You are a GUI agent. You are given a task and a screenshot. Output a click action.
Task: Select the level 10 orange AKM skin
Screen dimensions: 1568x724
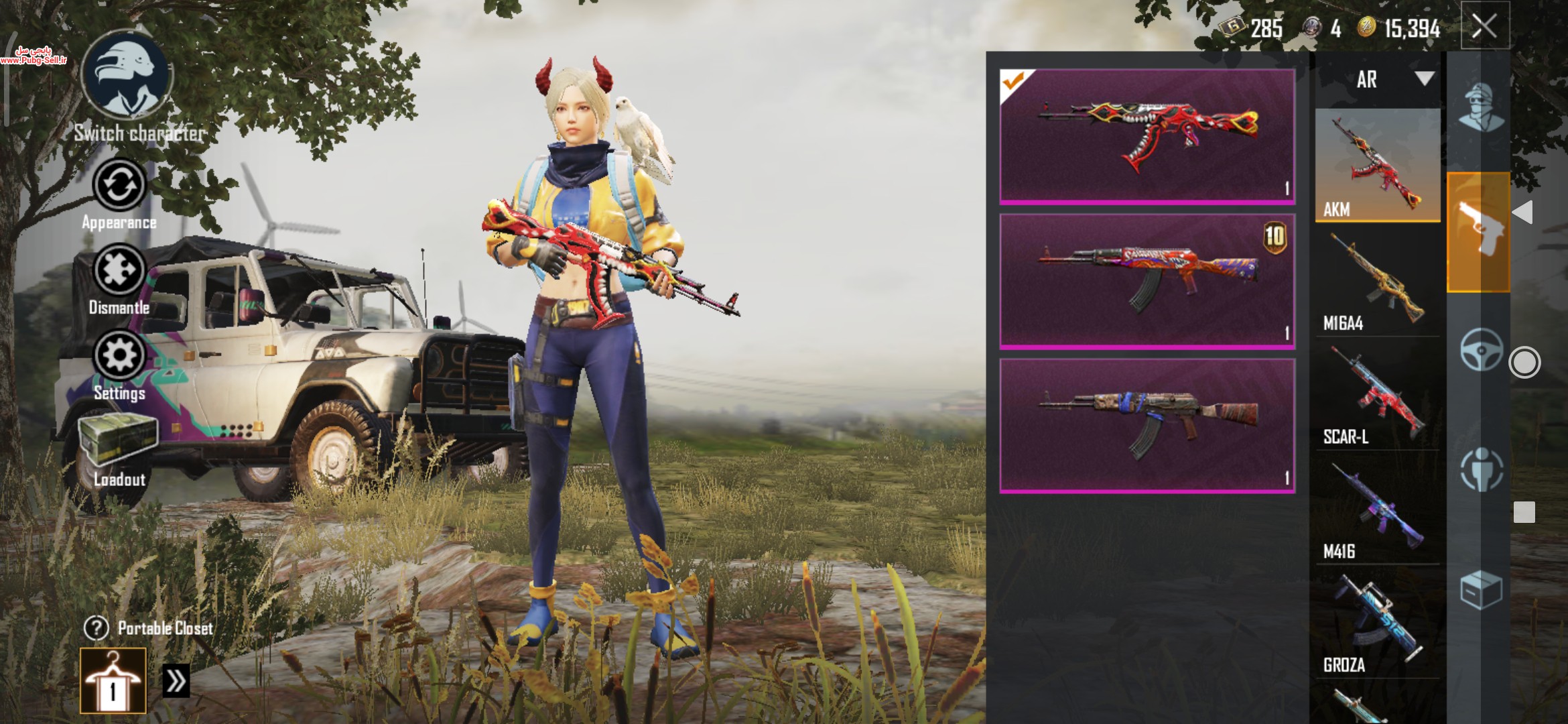(1147, 281)
